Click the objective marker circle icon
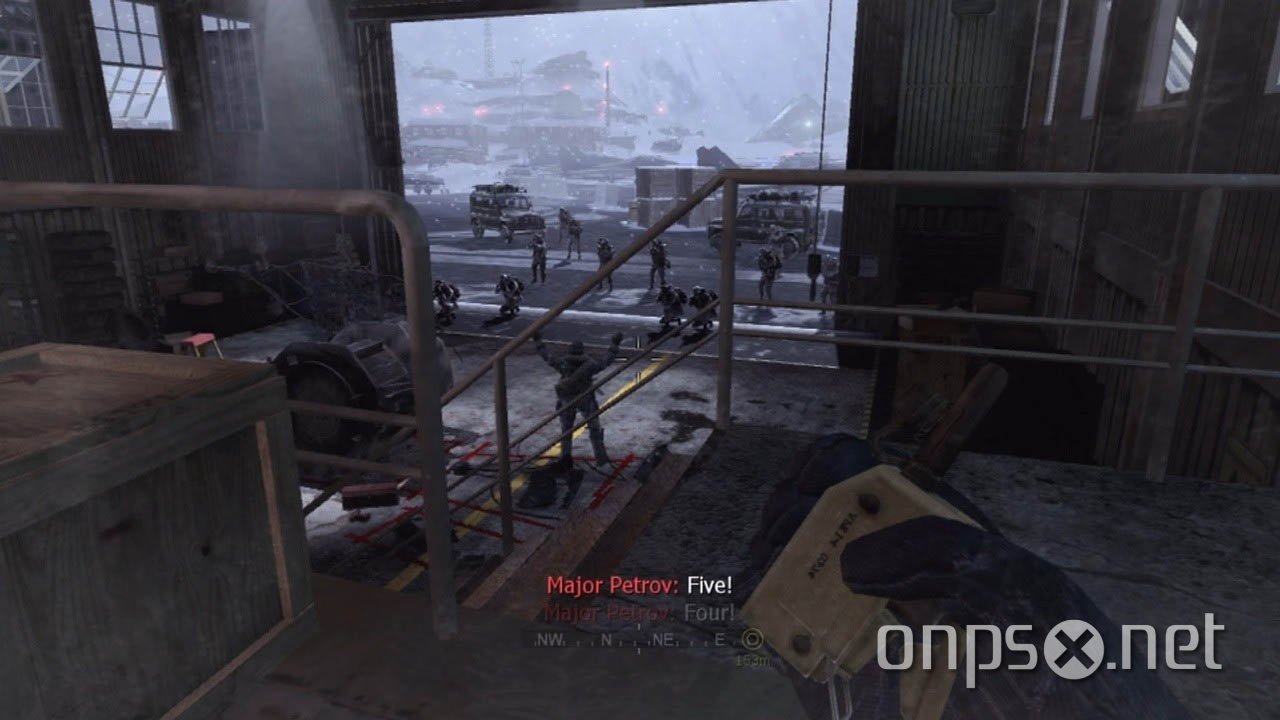 click(754, 640)
